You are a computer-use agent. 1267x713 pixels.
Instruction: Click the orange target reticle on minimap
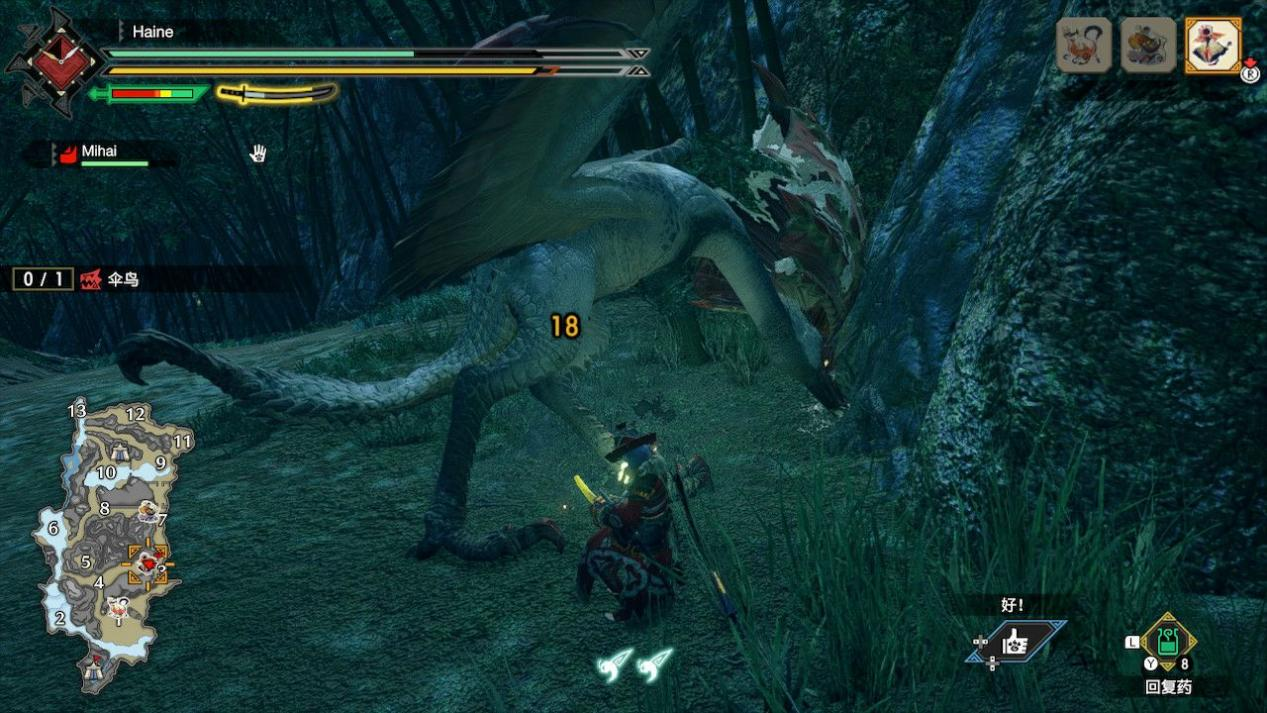[x=147, y=564]
